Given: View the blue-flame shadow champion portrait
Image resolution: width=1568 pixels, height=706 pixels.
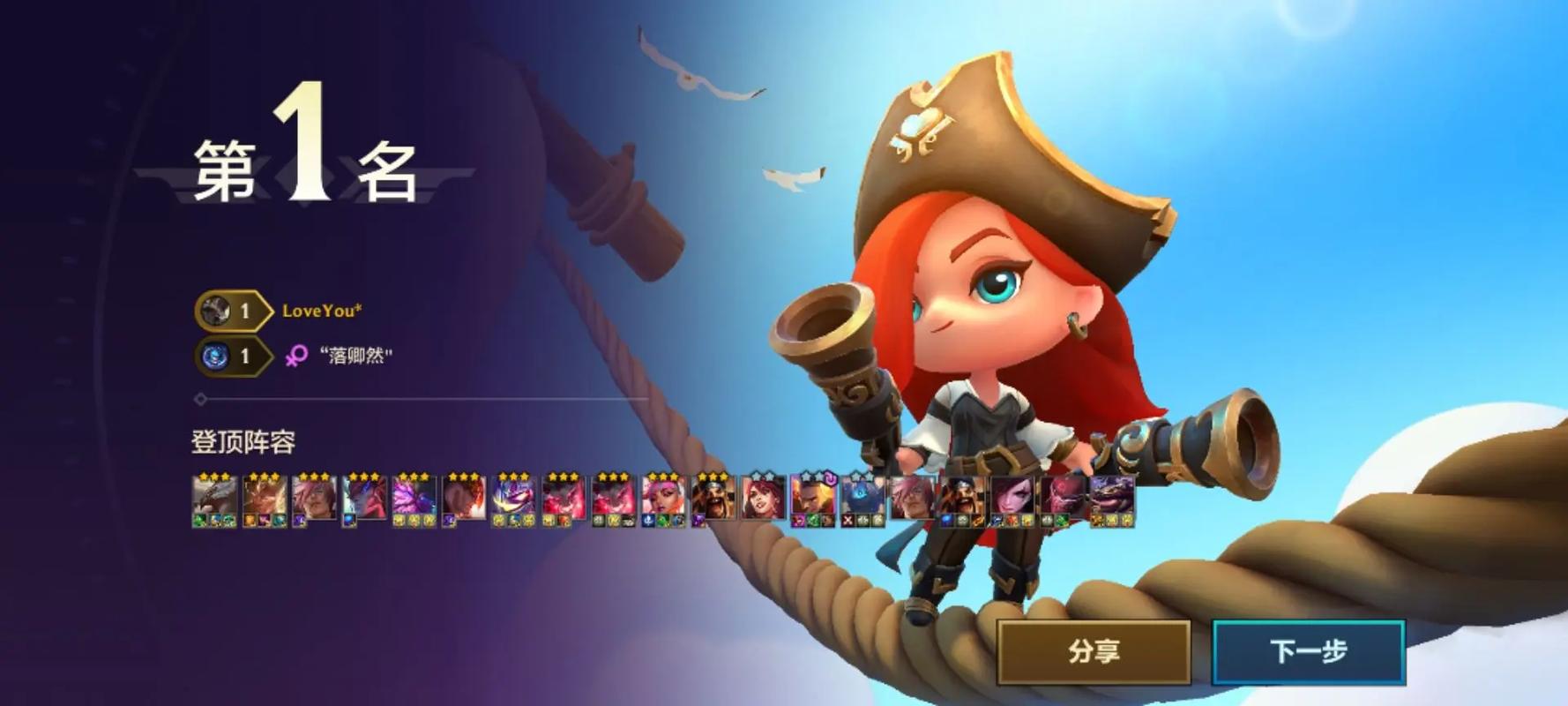Looking at the screenshot, I should (862, 499).
